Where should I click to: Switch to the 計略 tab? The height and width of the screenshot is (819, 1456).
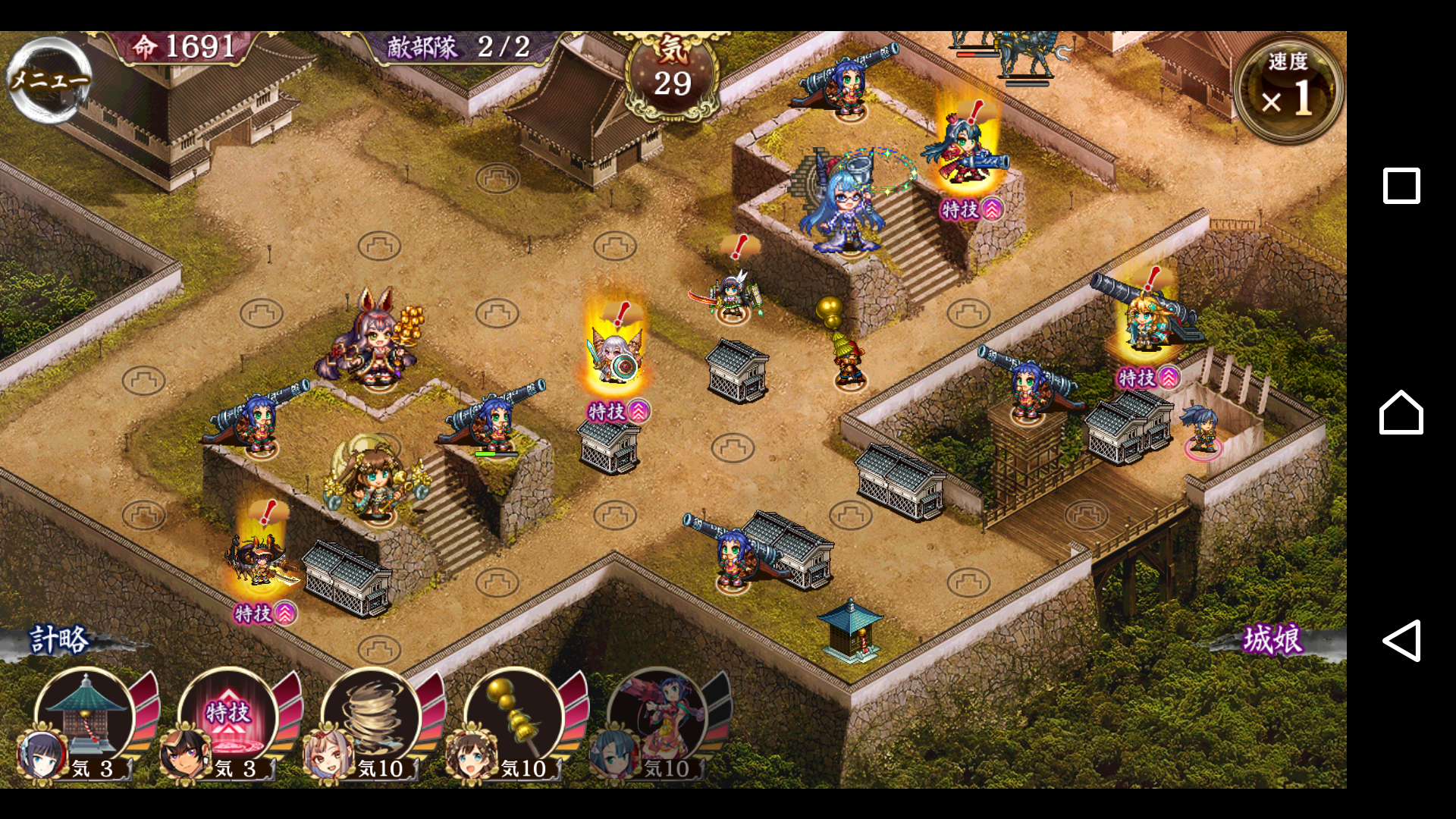pyautogui.click(x=59, y=640)
